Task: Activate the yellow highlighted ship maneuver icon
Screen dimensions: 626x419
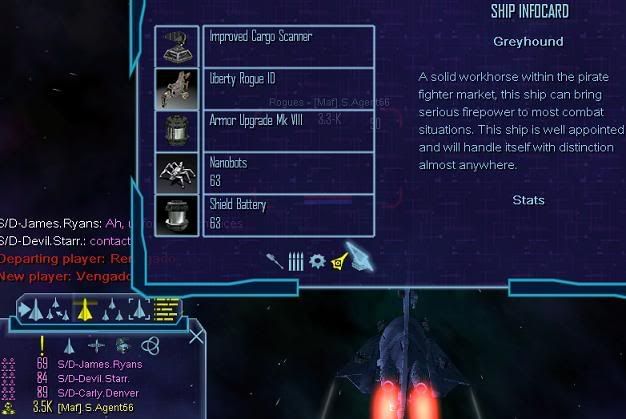Action: click(86, 310)
